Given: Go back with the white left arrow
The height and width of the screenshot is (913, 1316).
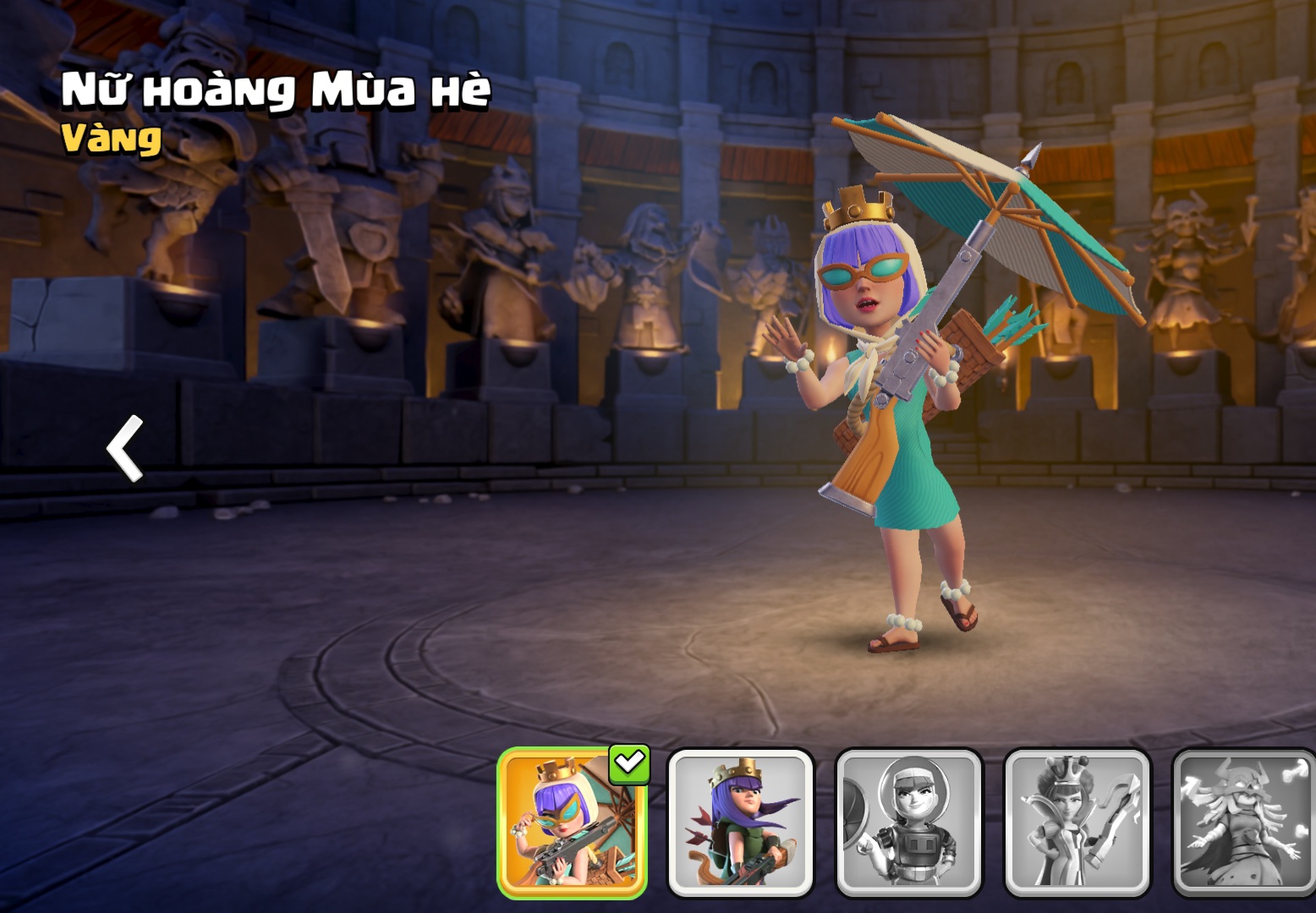Looking at the screenshot, I should click(125, 448).
